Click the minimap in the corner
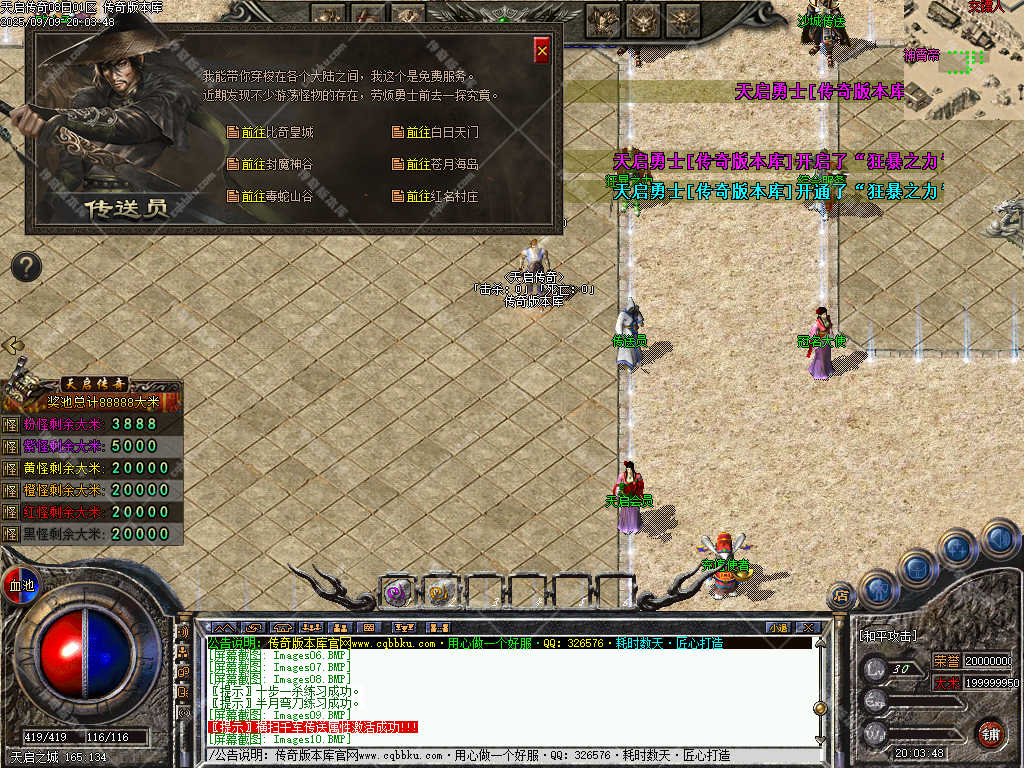The width and height of the screenshot is (1024, 768). coord(963,58)
